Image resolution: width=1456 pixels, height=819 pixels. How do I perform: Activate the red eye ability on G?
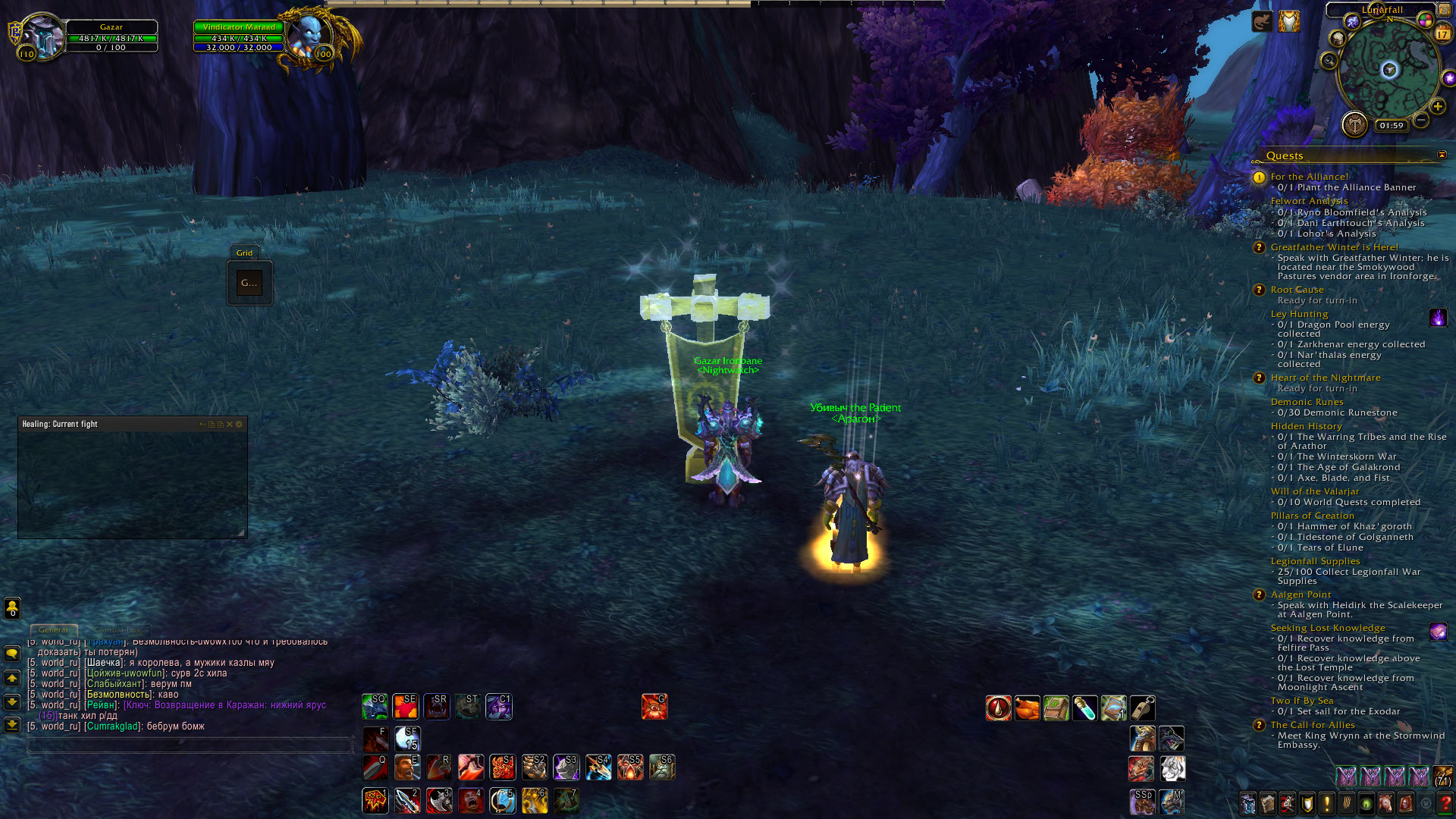click(x=654, y=707)
